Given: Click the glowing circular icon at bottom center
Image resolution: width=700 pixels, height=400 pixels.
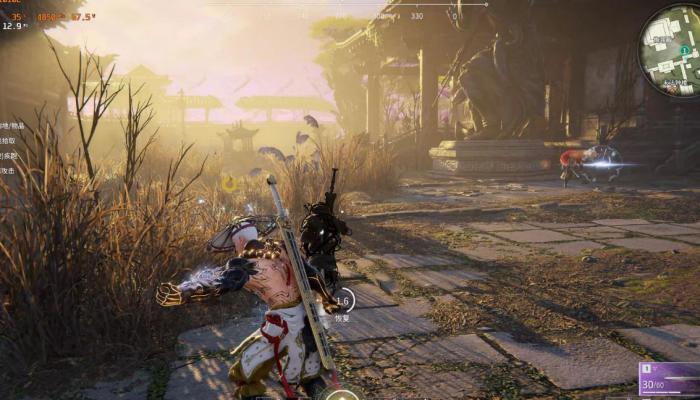Looking at the screenshot, I should click(342, 395).
